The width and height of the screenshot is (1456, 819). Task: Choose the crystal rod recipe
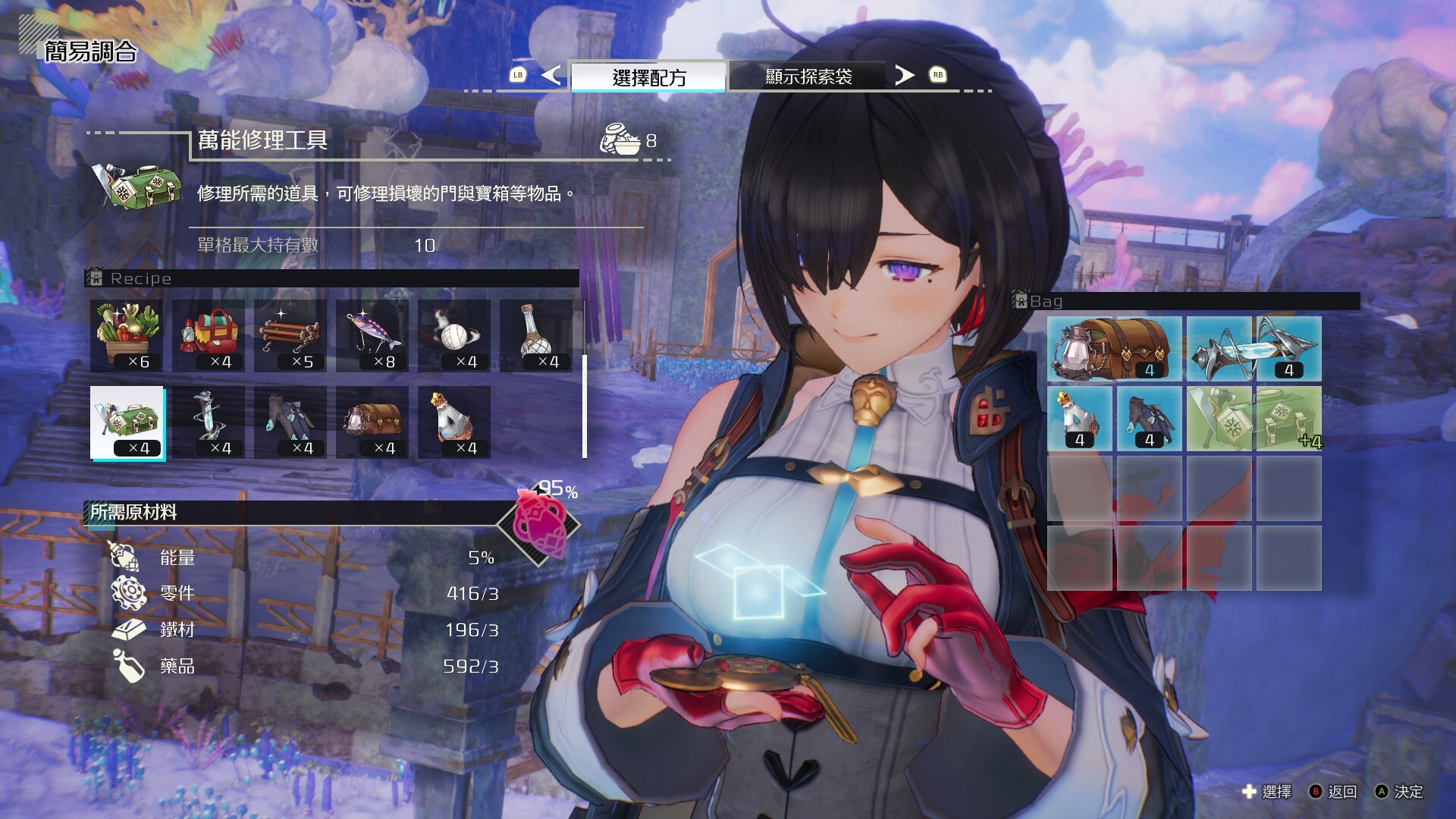click(x=209, y=422)
